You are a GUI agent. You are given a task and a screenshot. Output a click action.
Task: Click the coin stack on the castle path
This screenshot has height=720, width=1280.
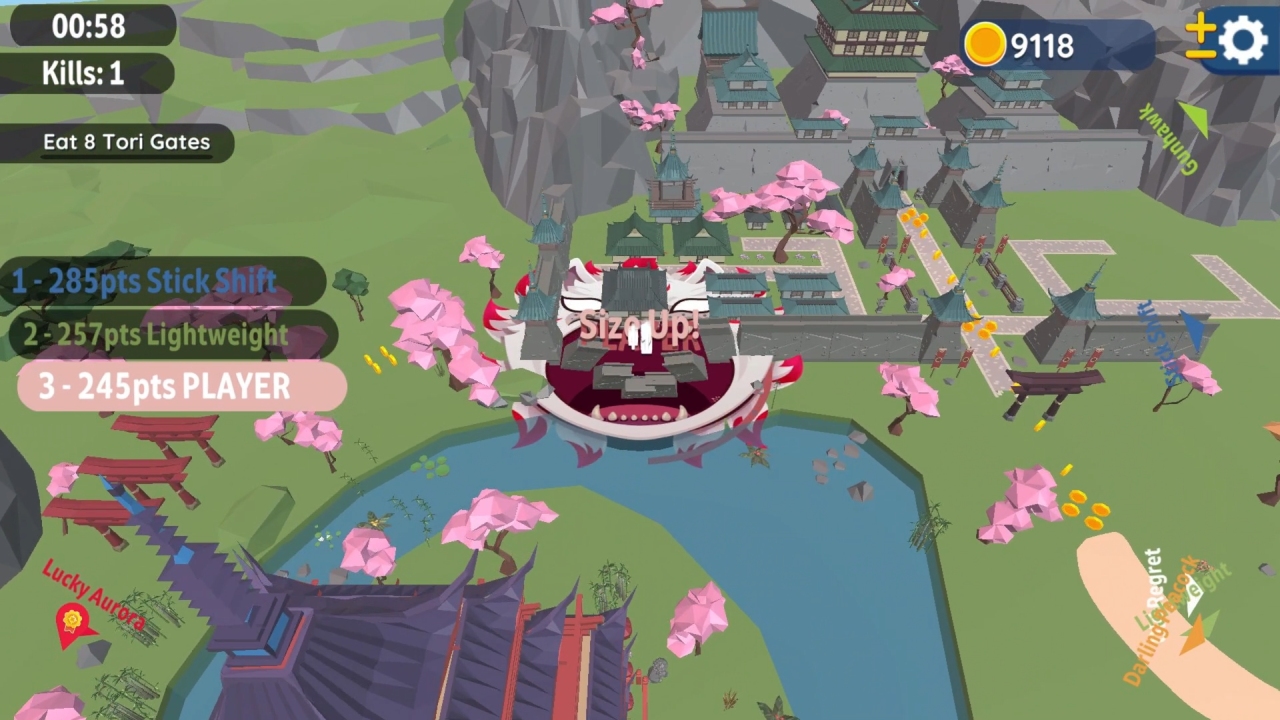coord(917,216)
